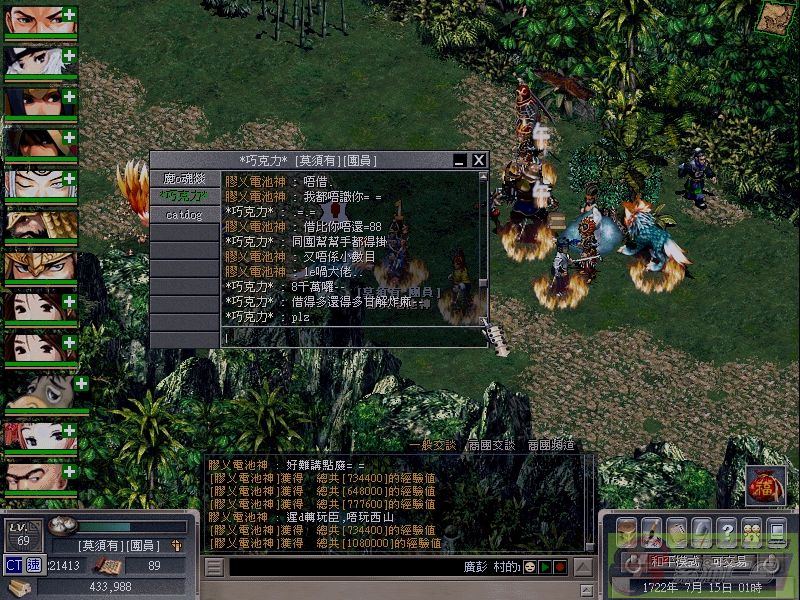This screenshot has height=600, width=800.
Task: Click the private chat text input line
Action: [350, 339]
